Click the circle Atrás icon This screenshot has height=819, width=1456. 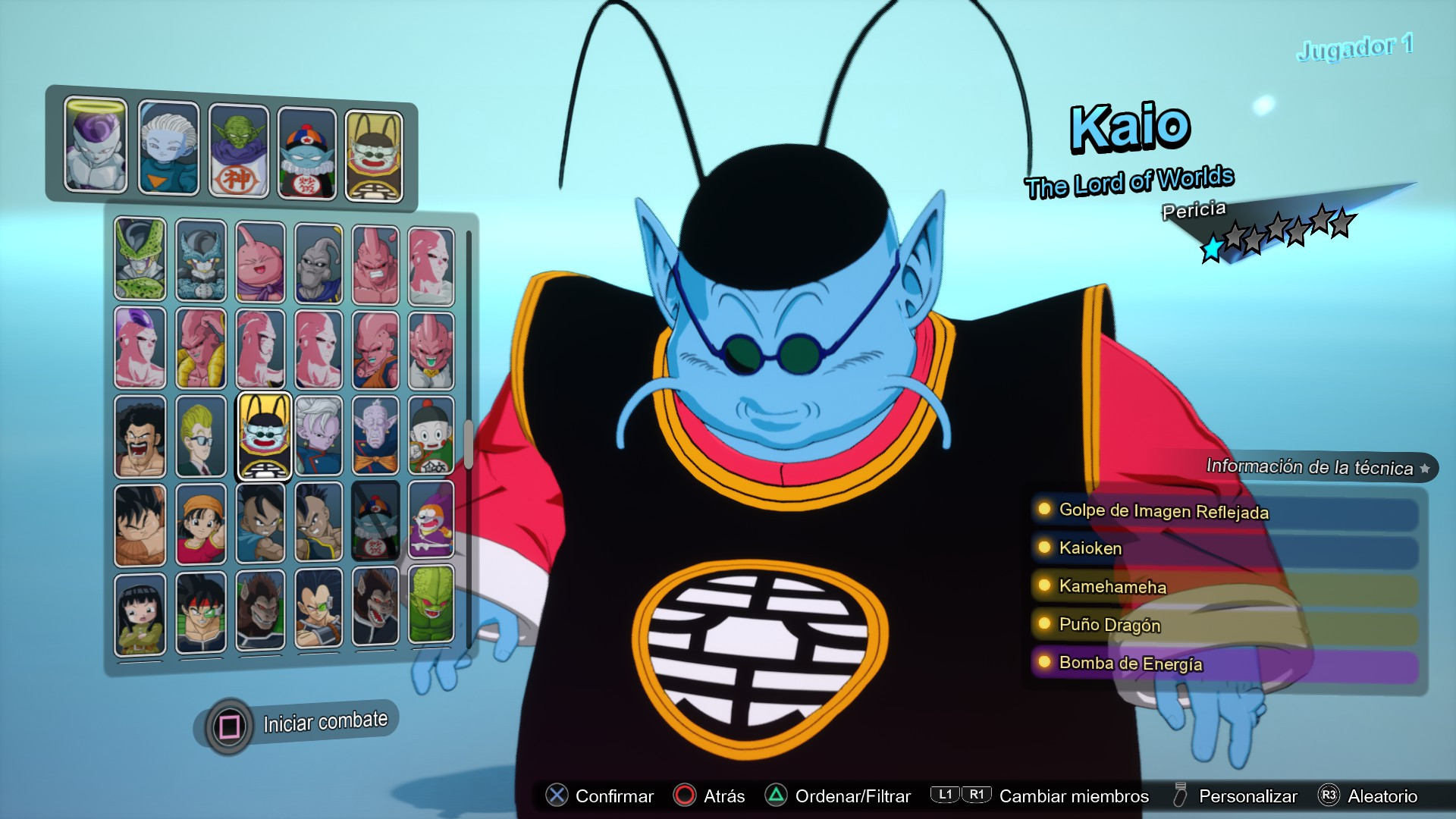coord(685,796)
